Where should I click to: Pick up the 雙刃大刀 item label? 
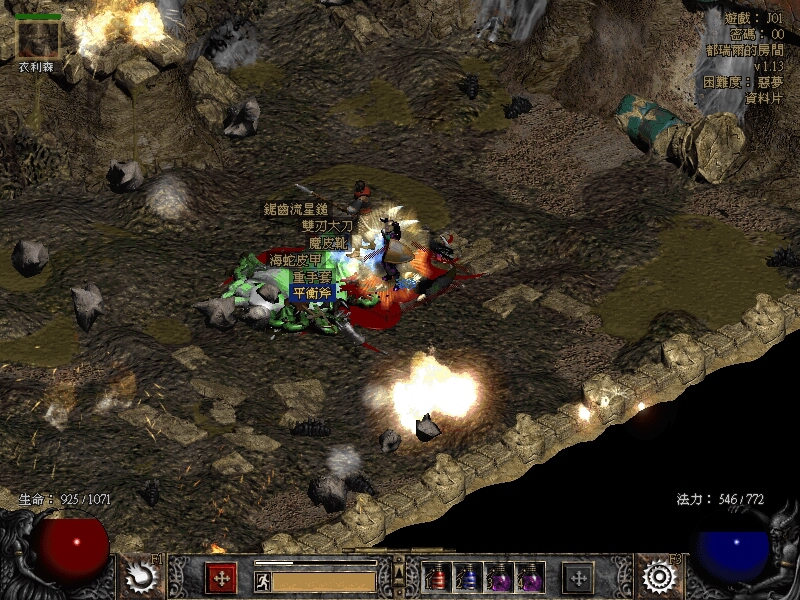[x=327, y=226]
